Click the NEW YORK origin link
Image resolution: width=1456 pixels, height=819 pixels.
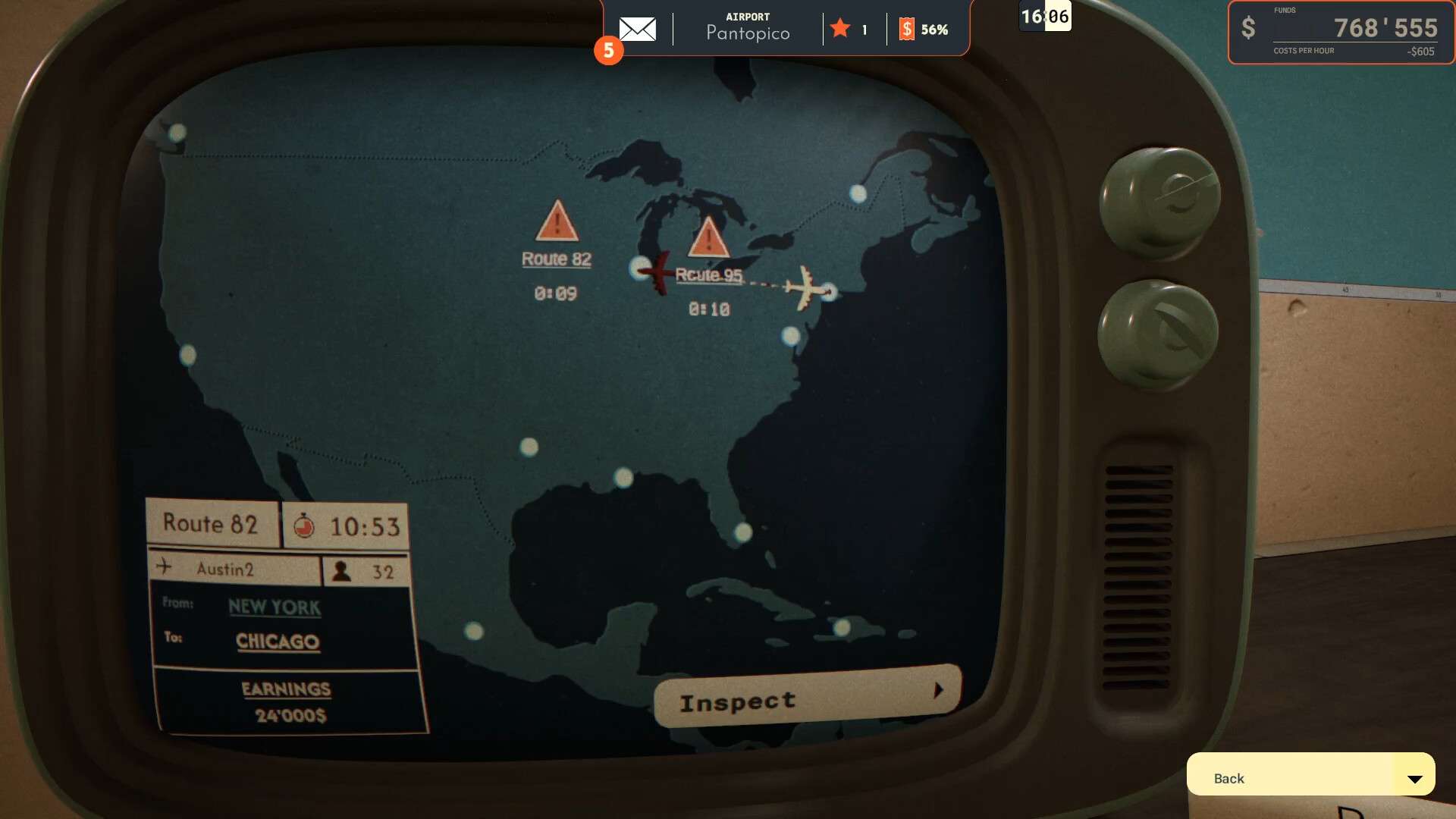pyautogui.click(x=275, y=607)
